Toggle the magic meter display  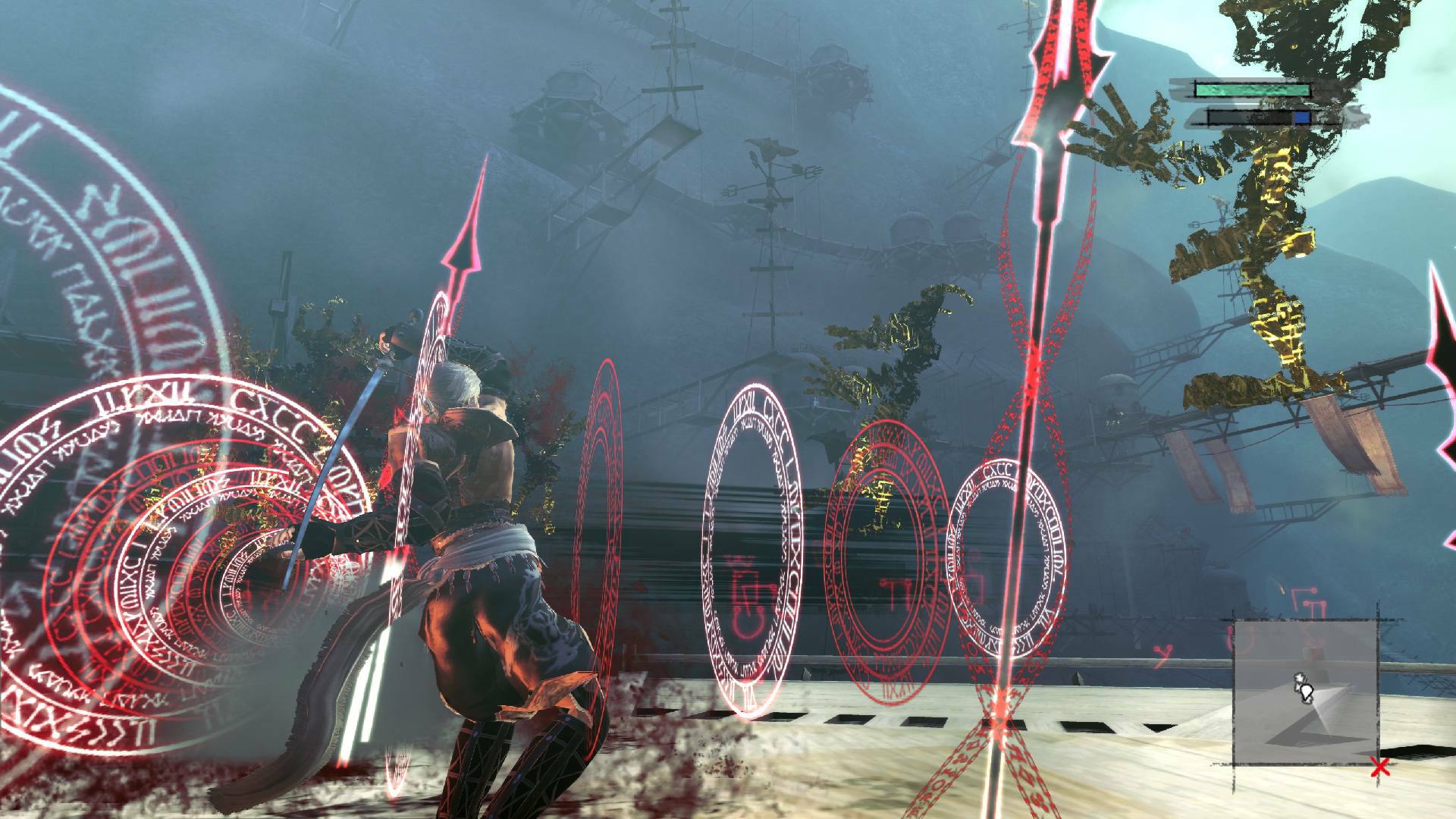[1259, 118]
